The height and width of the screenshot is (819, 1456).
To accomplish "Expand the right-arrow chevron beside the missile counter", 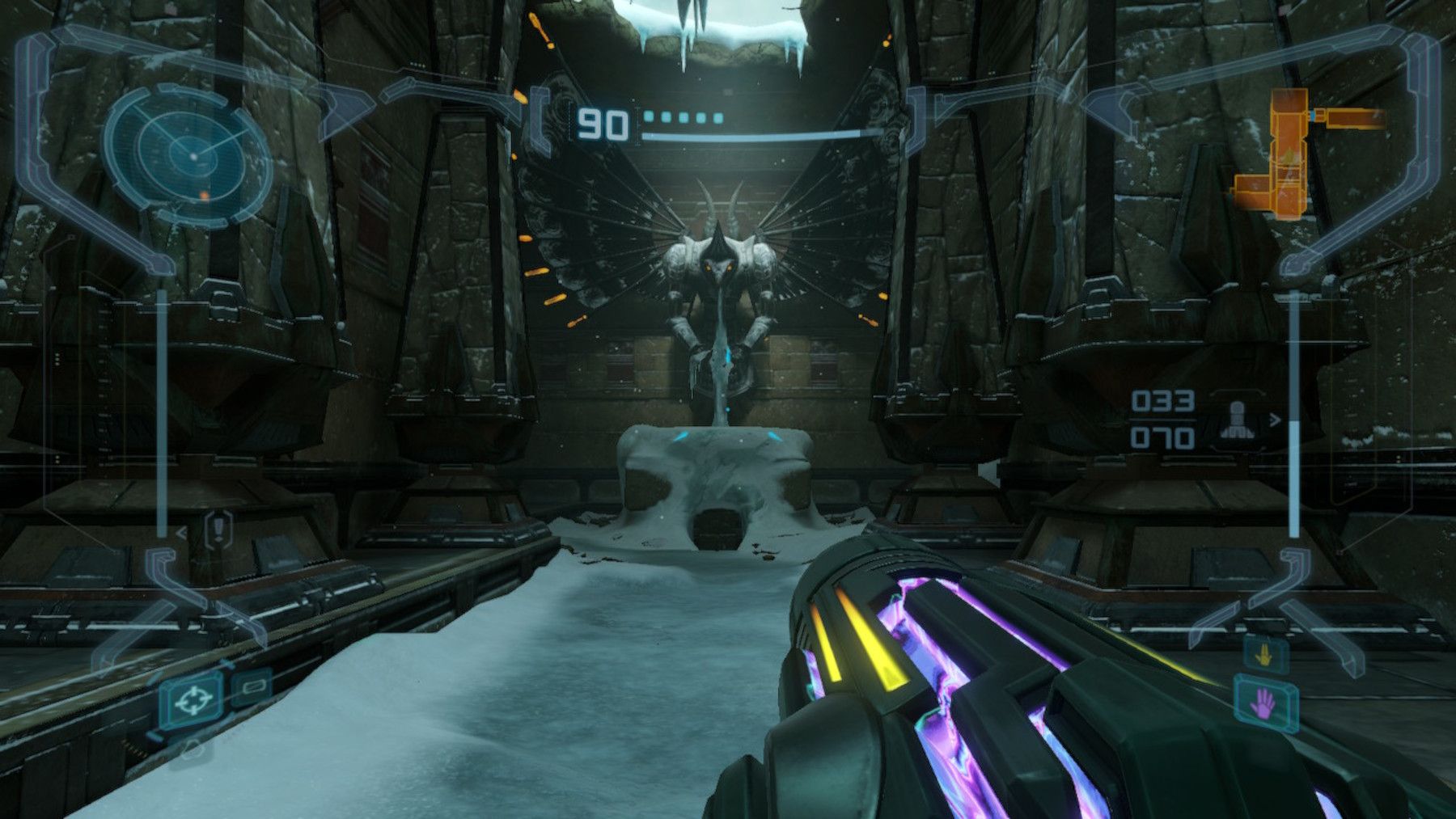I will 1273,419.
